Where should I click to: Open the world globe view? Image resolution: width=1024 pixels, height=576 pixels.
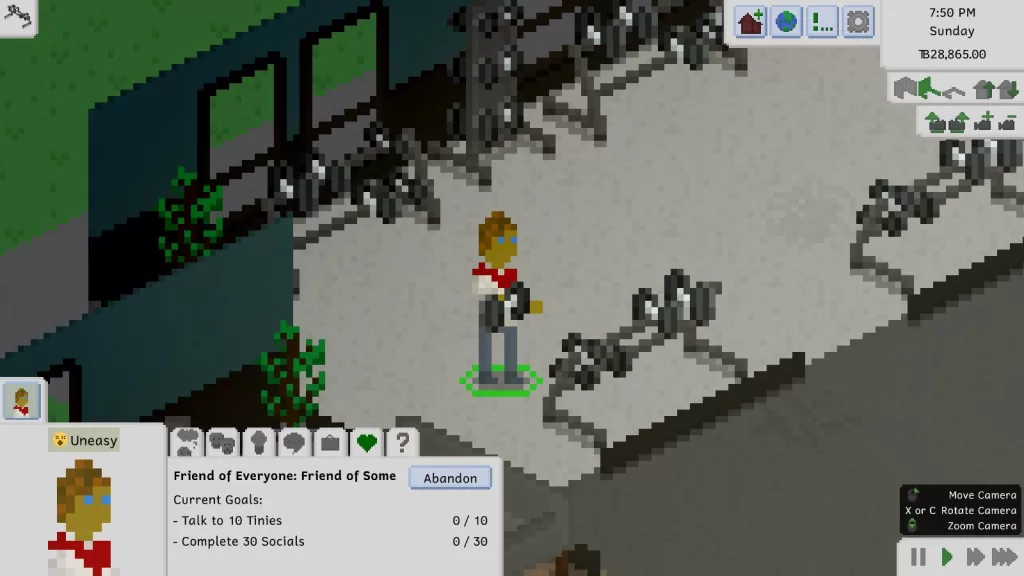(787, 21)
